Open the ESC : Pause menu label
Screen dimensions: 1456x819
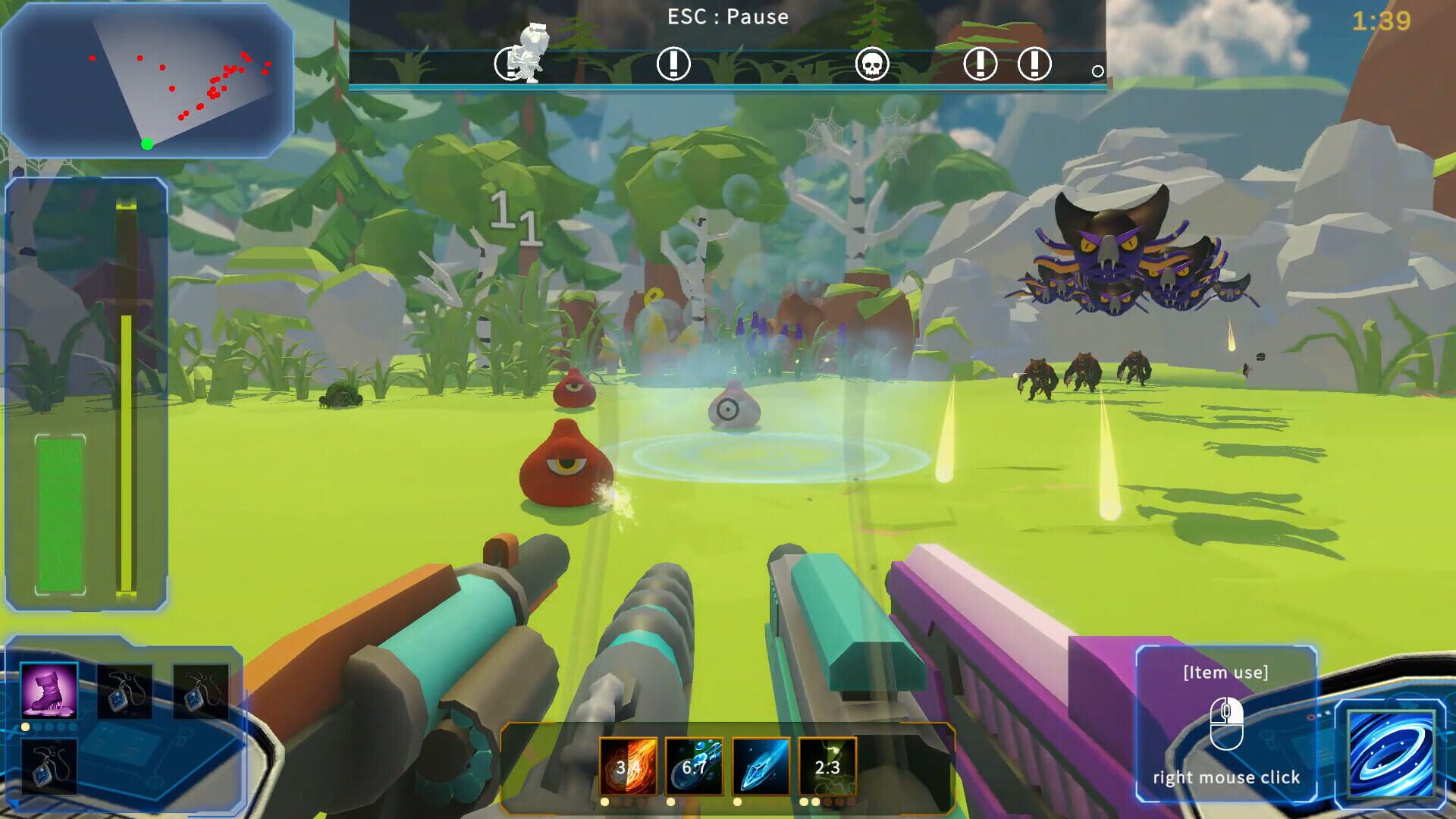tap(727, 17)
